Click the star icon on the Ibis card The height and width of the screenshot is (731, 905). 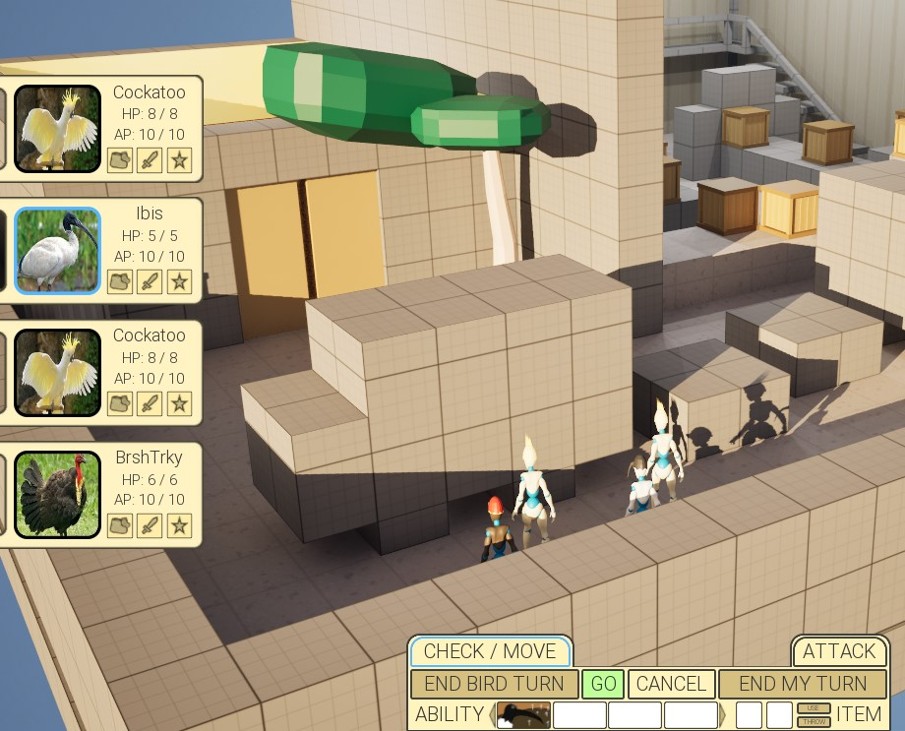click(x=179, y=281)
